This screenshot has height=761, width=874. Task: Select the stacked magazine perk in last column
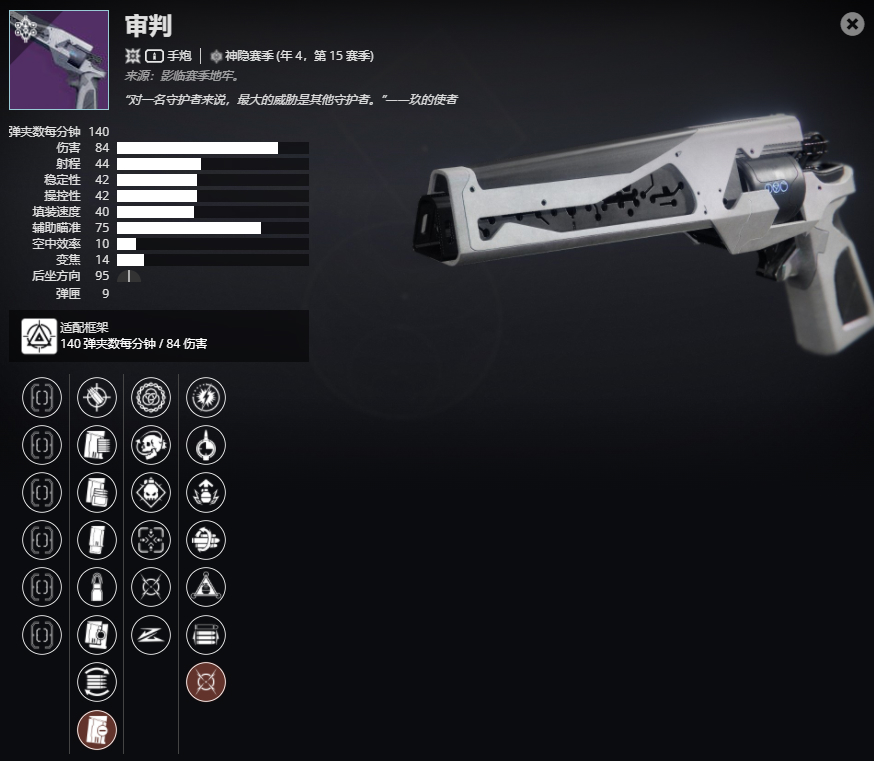[x=206, y=634]
